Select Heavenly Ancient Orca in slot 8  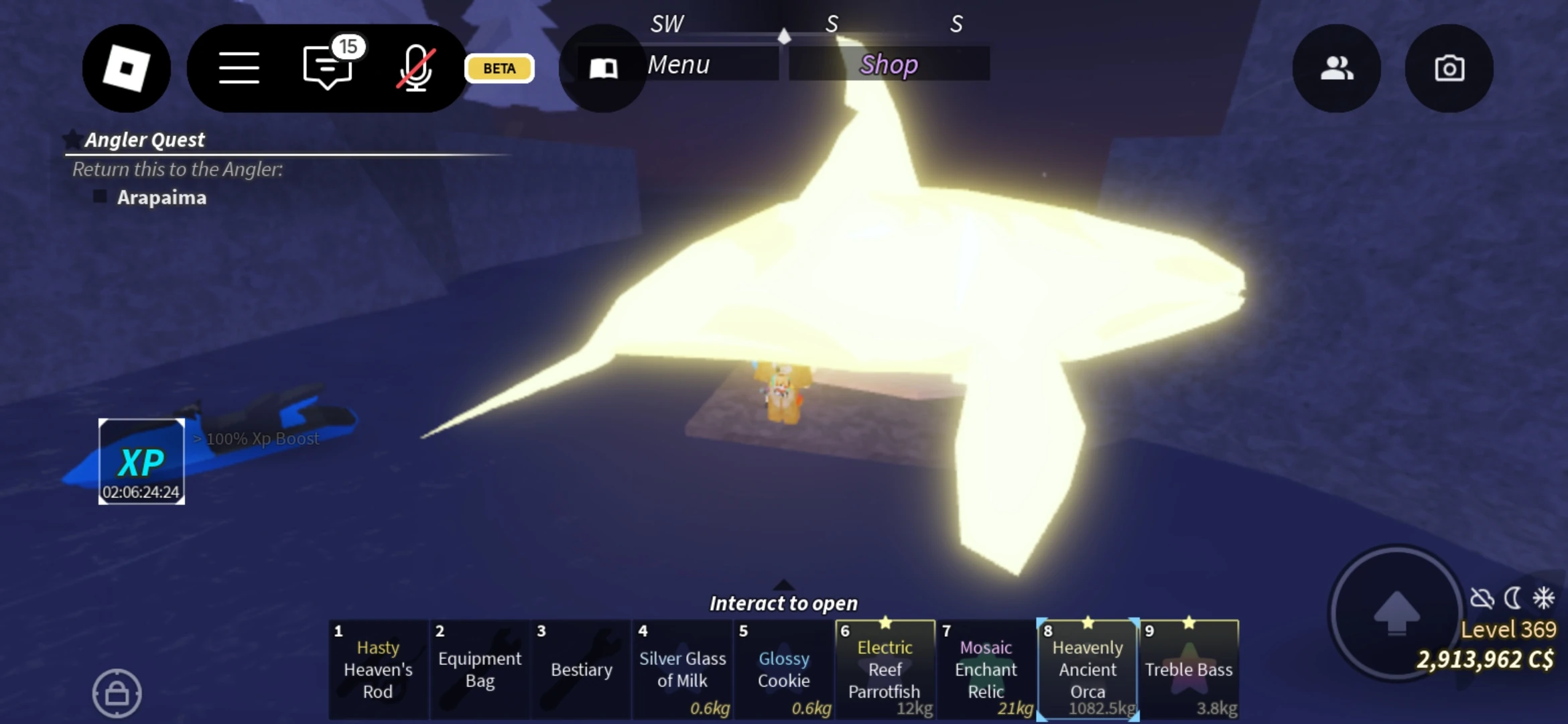(x=1086, y=670)
